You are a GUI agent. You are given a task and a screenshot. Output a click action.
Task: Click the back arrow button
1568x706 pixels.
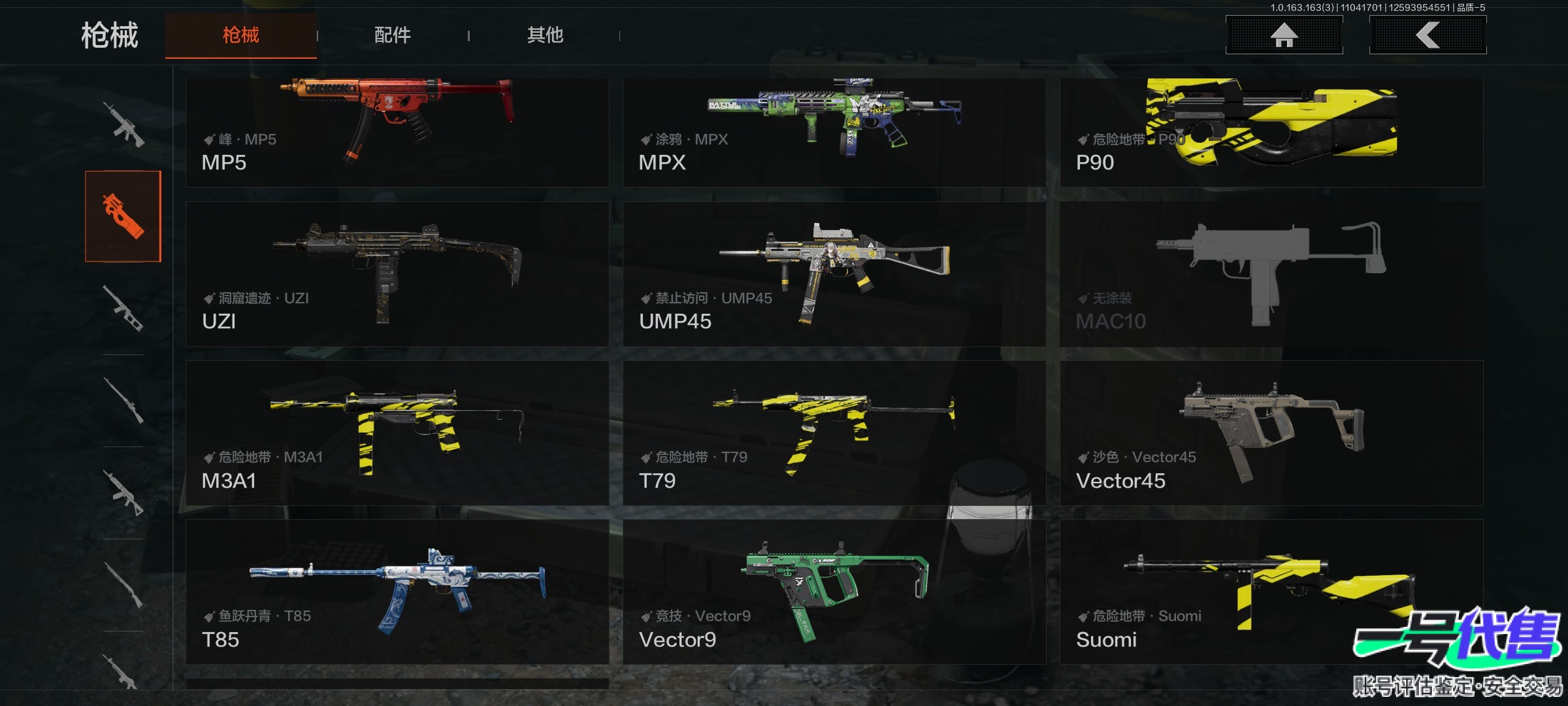click(1428, 35)
